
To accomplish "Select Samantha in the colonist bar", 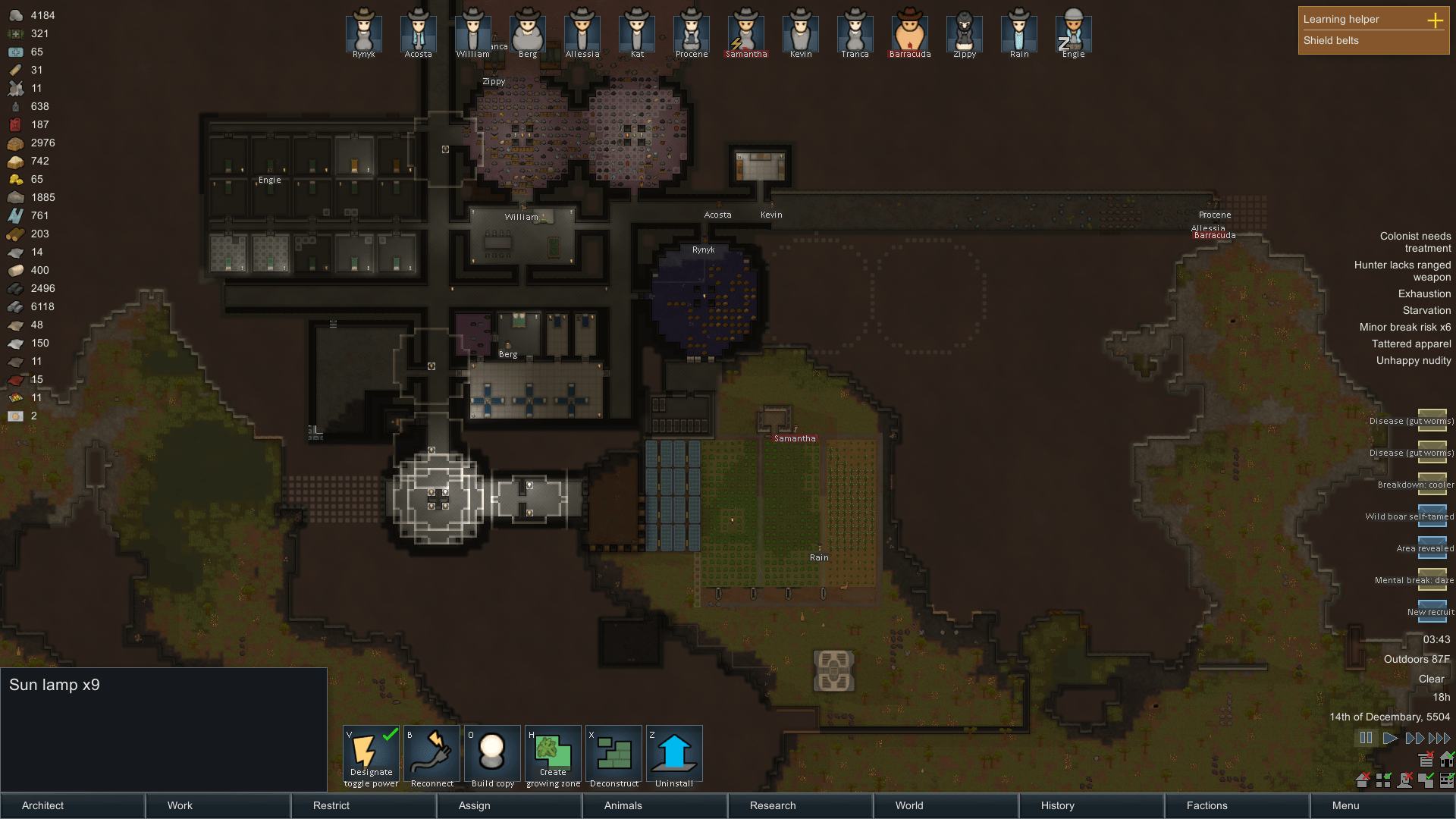I will [x=745, y=30].
